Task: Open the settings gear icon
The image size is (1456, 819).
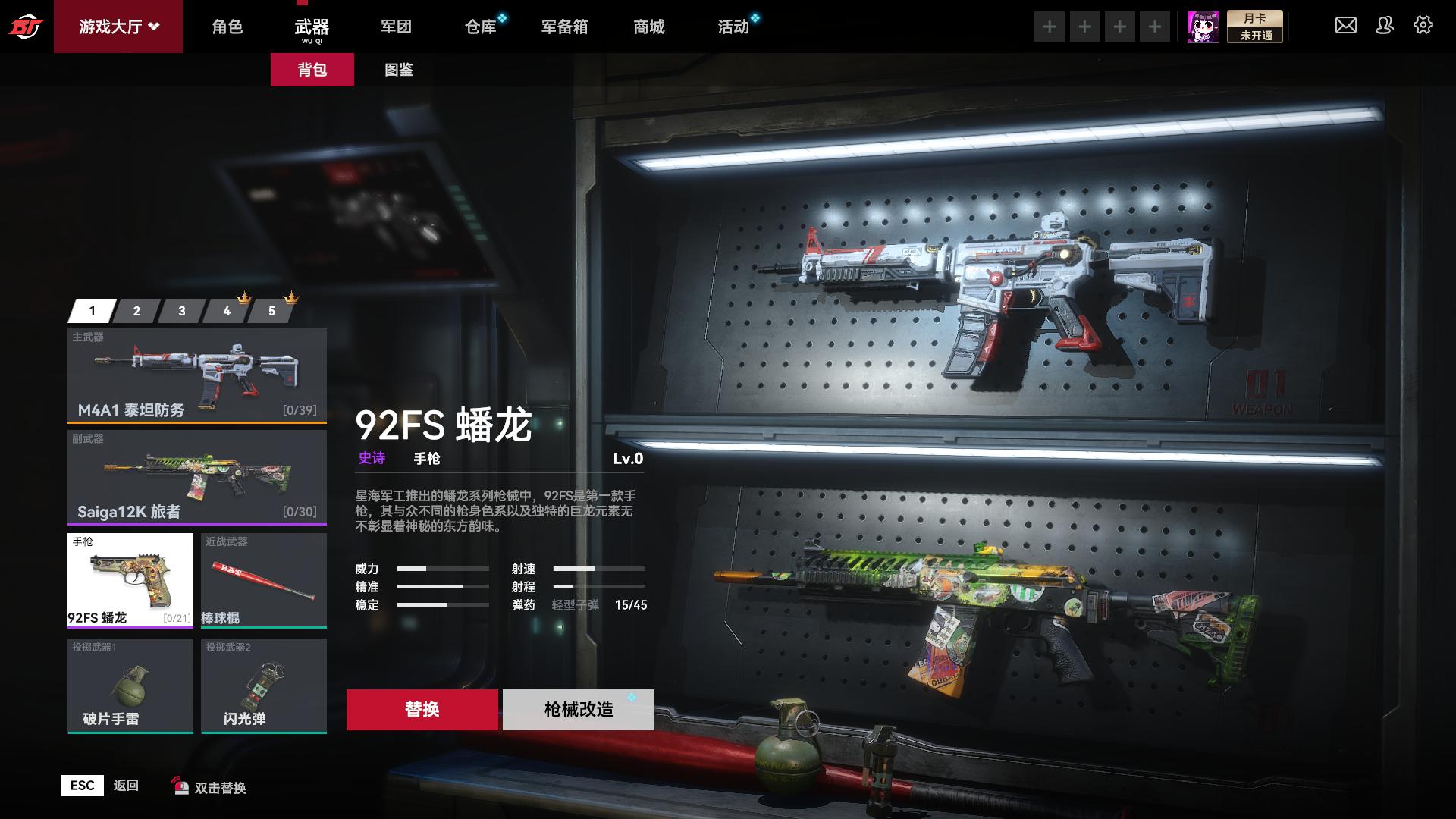Action: [x=1424, y=25]
